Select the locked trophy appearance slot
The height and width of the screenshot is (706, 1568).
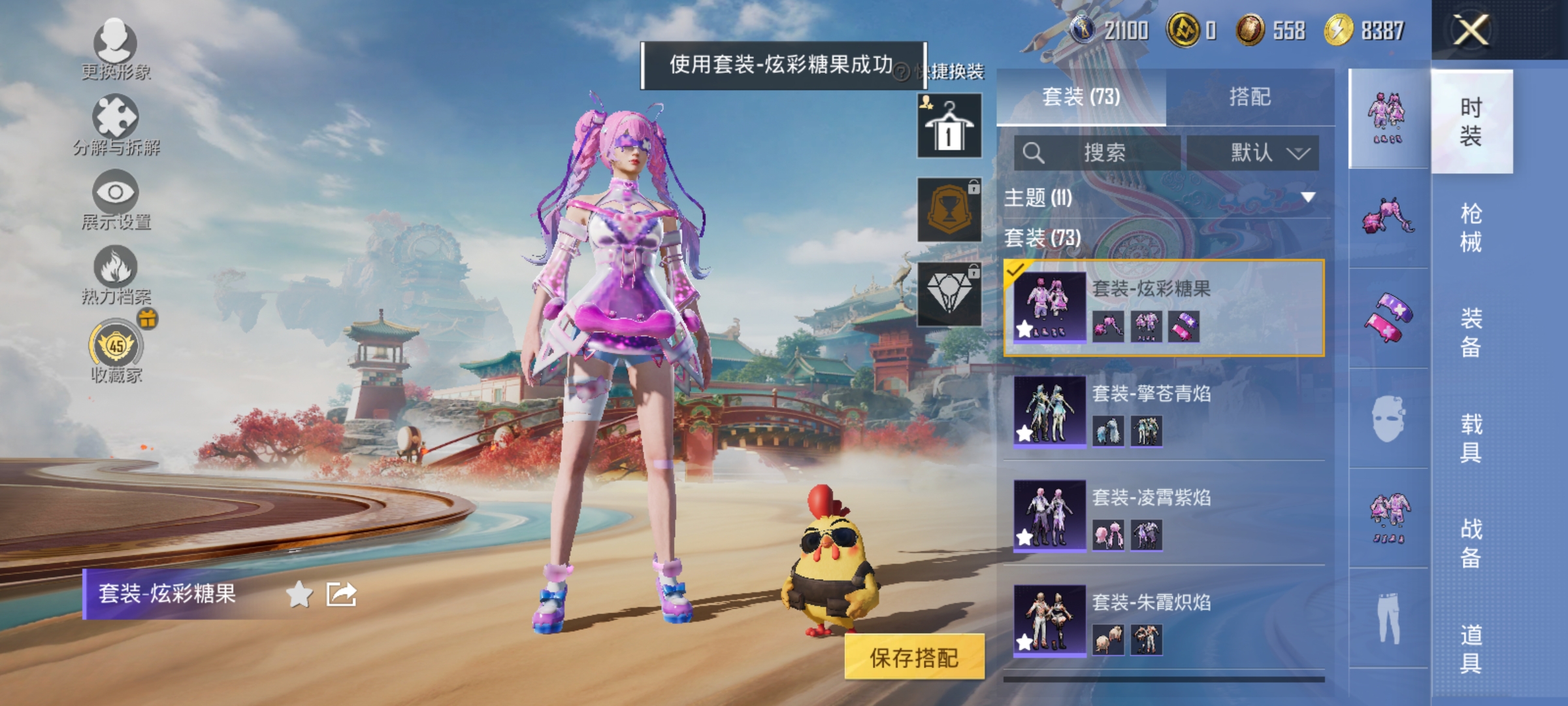[949, 210]
